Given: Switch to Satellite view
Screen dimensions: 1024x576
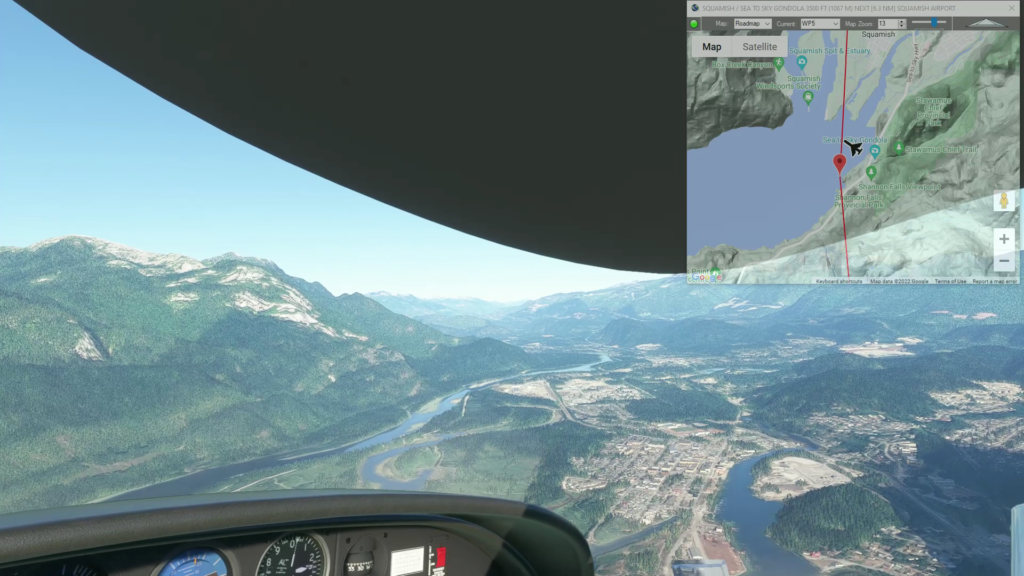Looking at the screenshot, I should click(x=760, y=47).
